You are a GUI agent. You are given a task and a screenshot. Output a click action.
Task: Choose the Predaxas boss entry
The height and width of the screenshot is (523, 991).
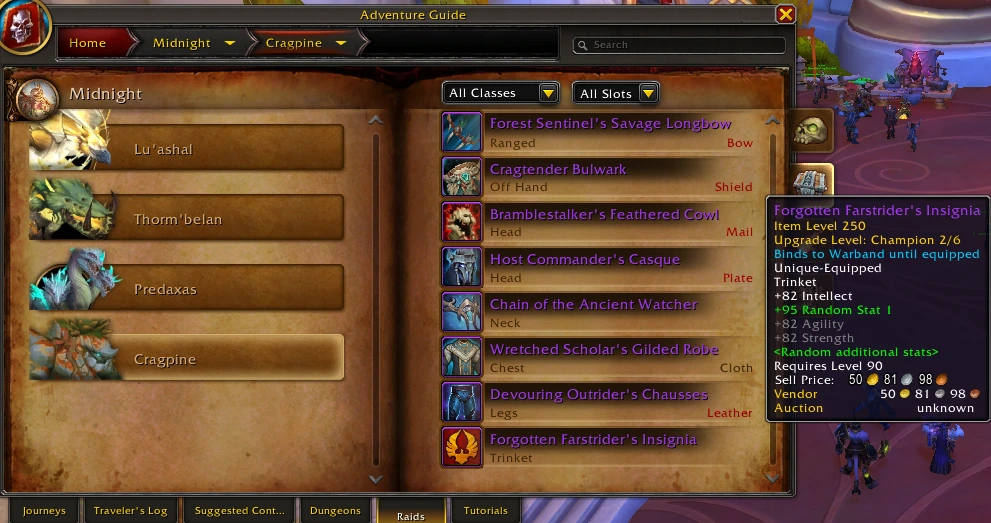point(187,289)
